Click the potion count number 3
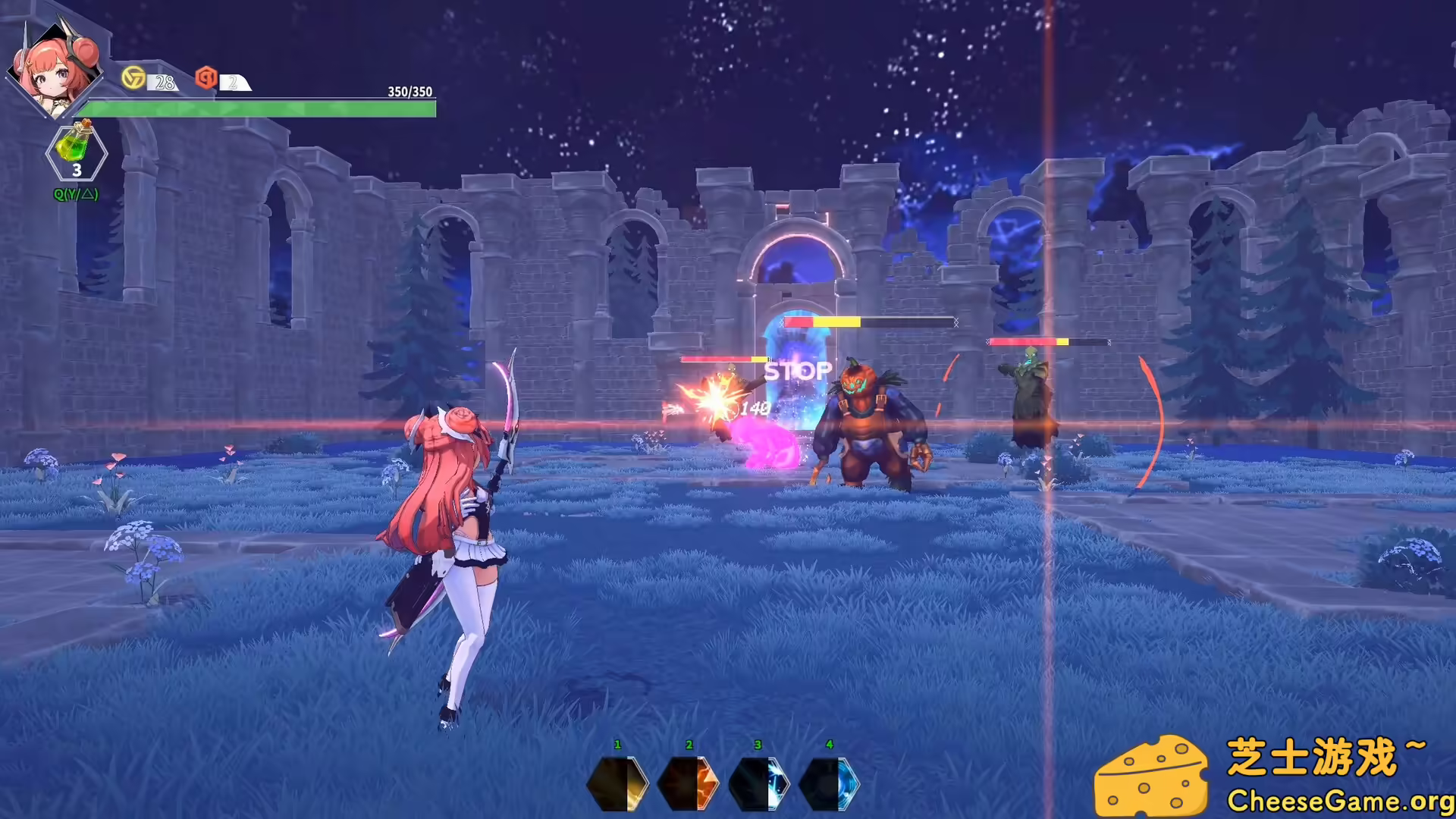The image size is (1456, 819). (77, 173)
